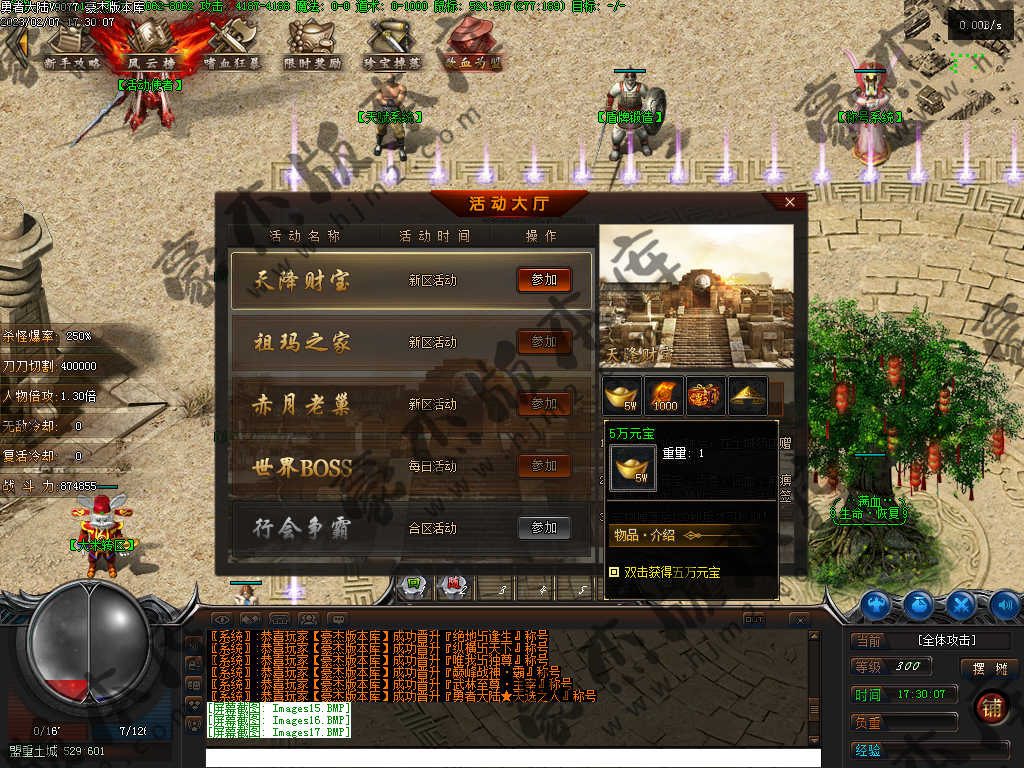Open the 新手攻略 beginner guide

pos(72,45)
